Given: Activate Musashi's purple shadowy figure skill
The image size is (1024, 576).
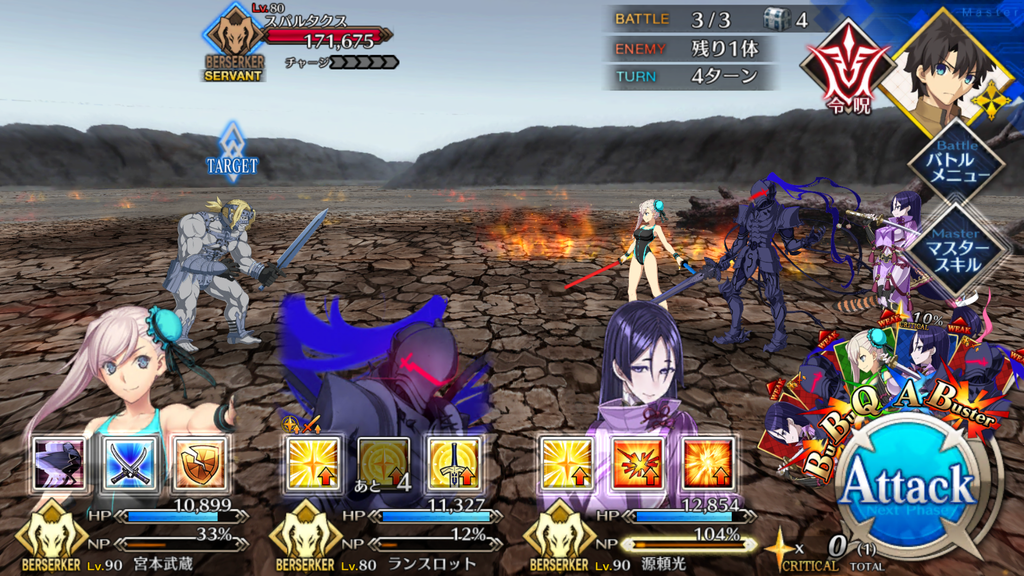Looking at the screenshot, I should [58, 463].
